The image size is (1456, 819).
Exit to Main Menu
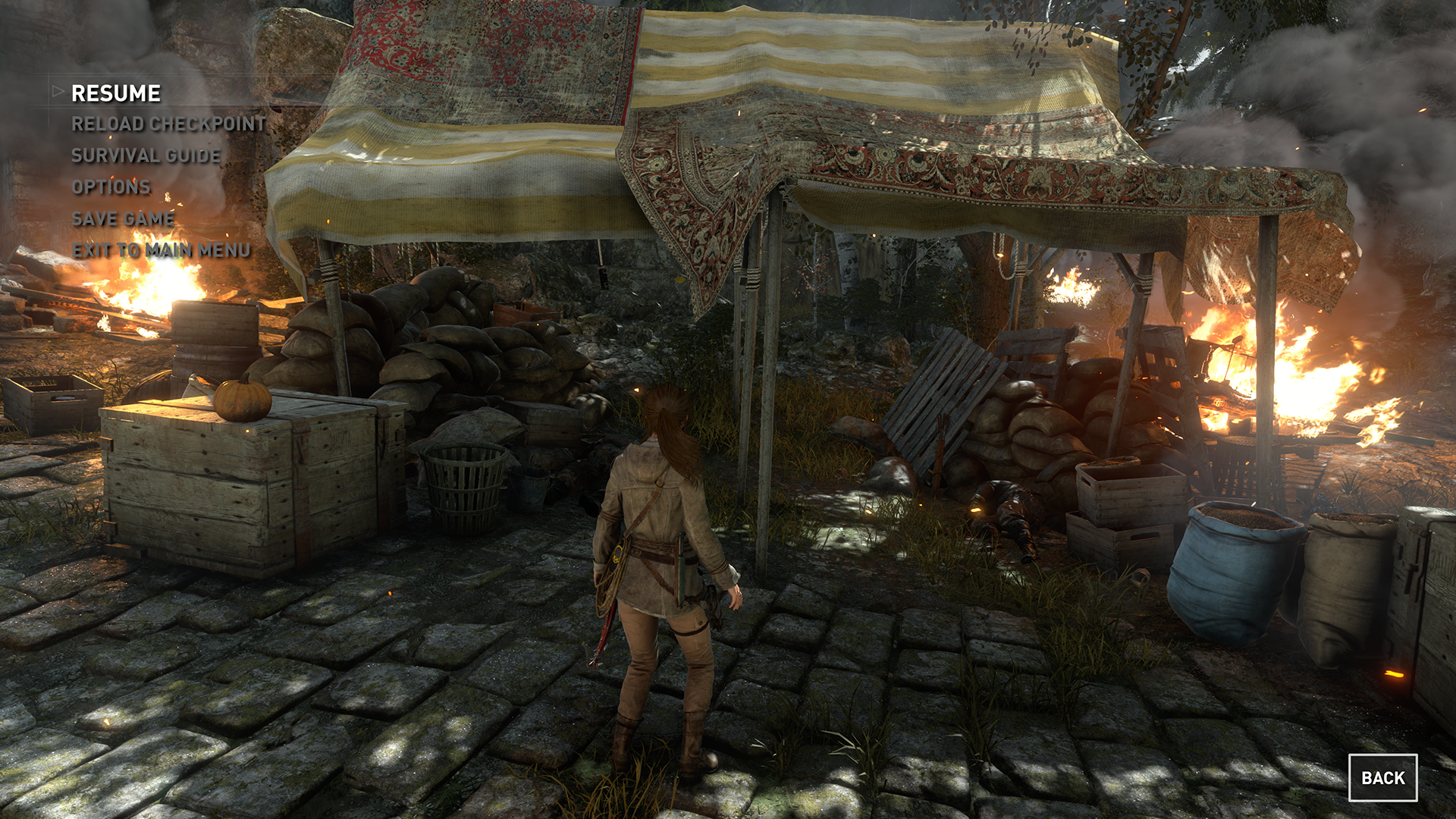point(161,250)
